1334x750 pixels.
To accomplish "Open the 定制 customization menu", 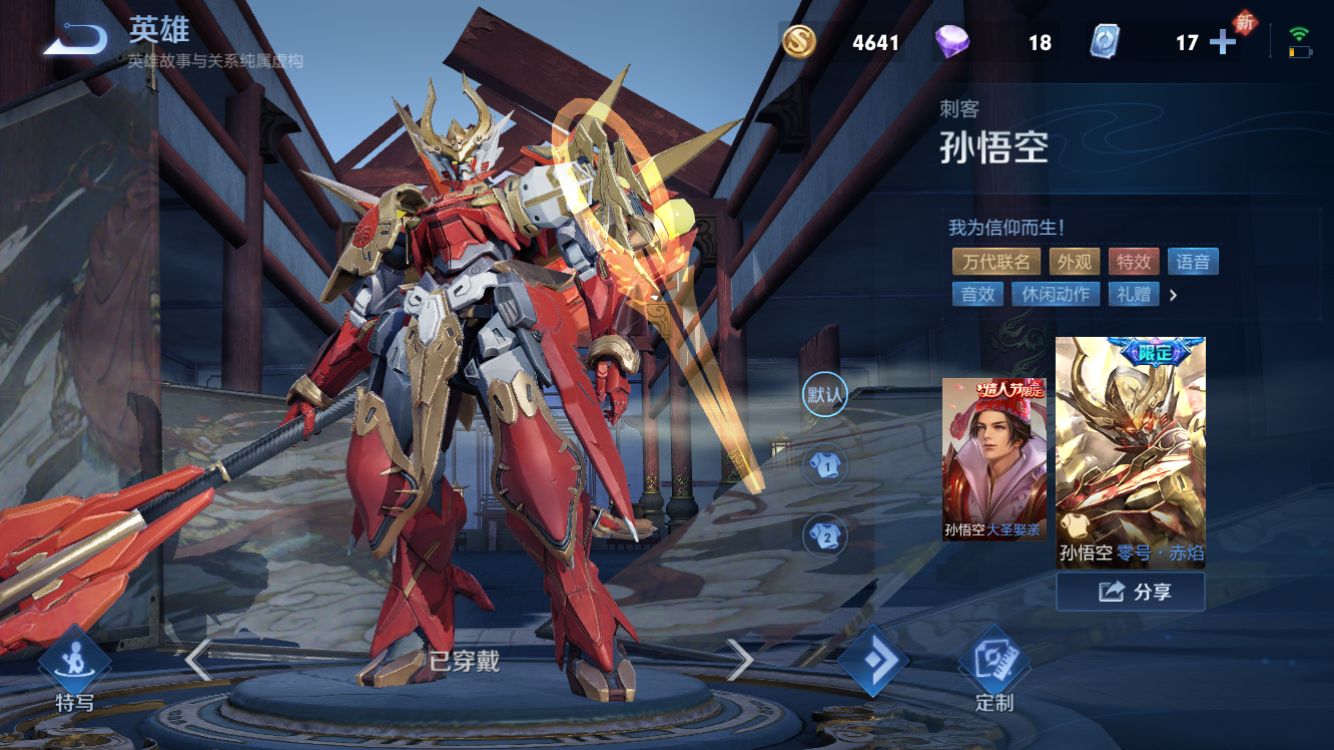I will pos(993,669).
